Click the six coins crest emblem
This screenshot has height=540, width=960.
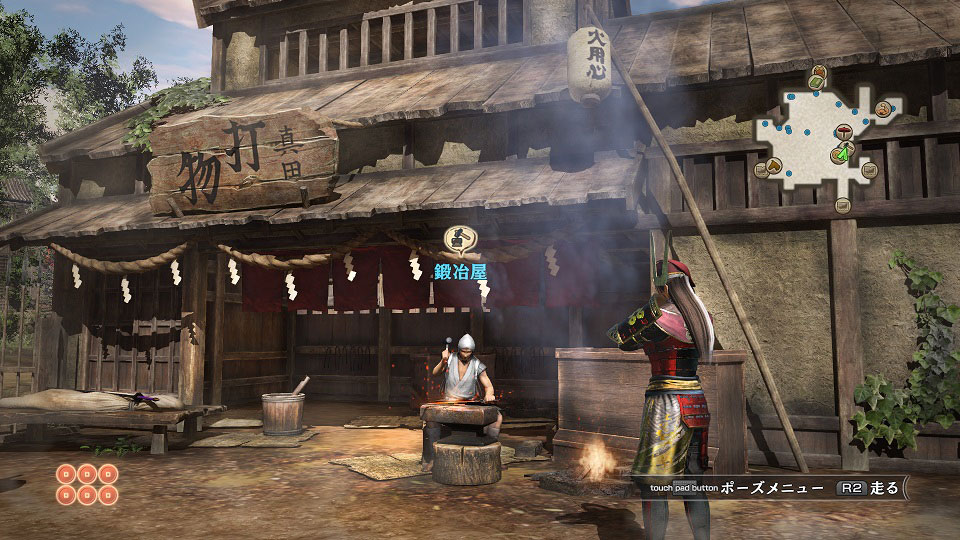87,483
